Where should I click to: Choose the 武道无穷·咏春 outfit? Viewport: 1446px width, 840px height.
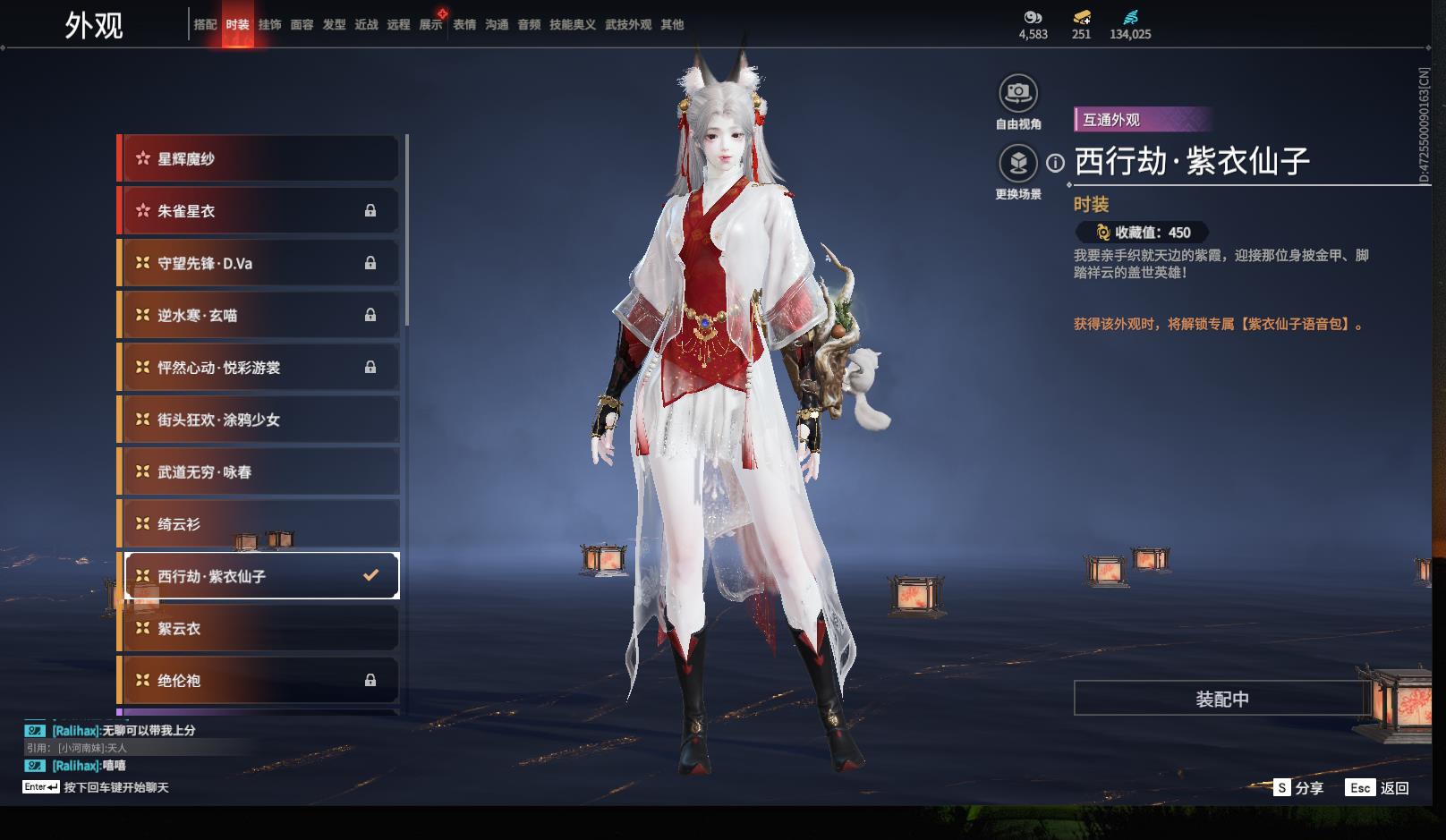(259, 471)
